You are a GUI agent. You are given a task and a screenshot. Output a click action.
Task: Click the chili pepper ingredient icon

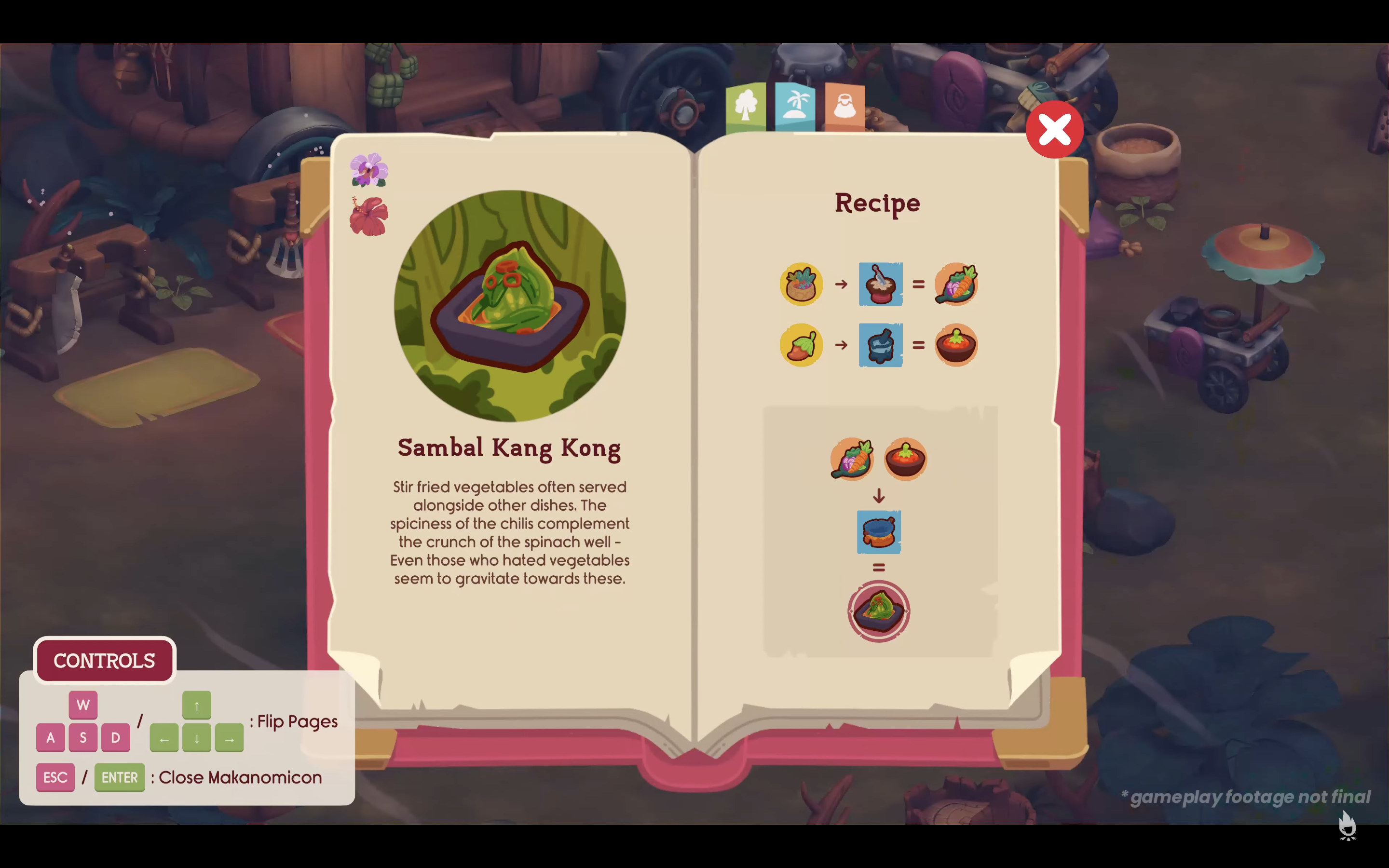point(801,345)
